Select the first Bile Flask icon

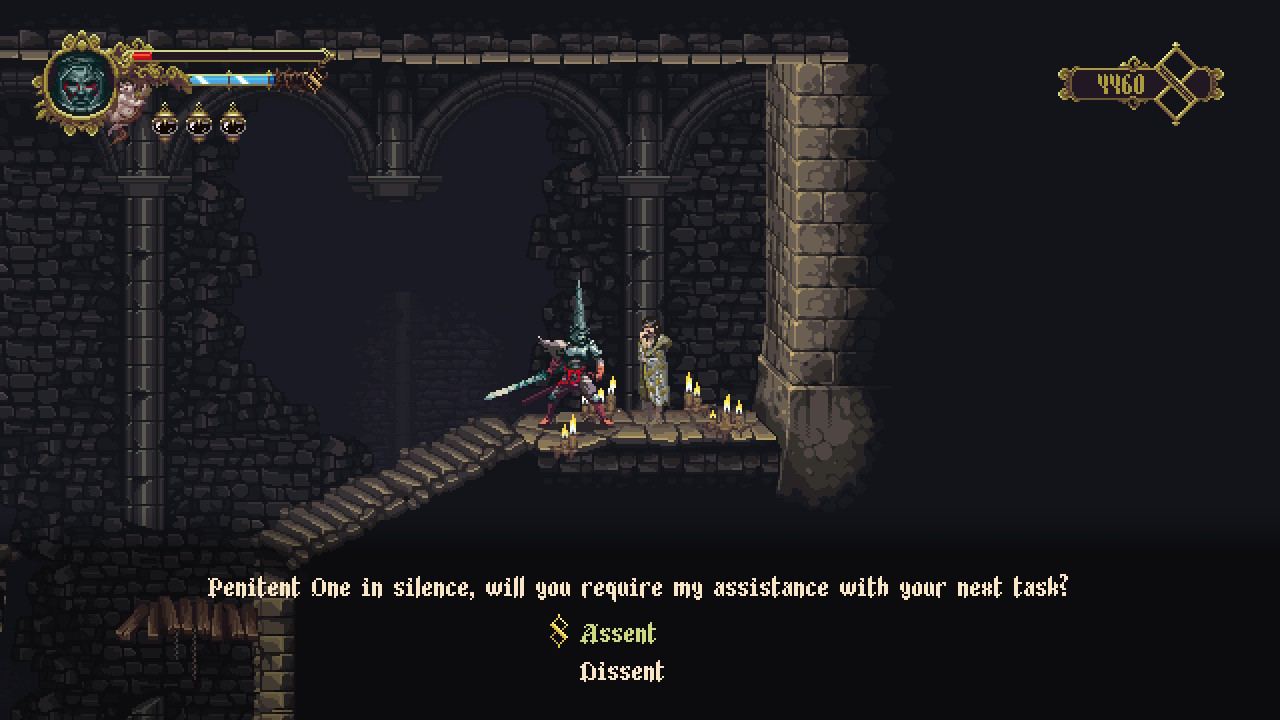click(165, 124)
